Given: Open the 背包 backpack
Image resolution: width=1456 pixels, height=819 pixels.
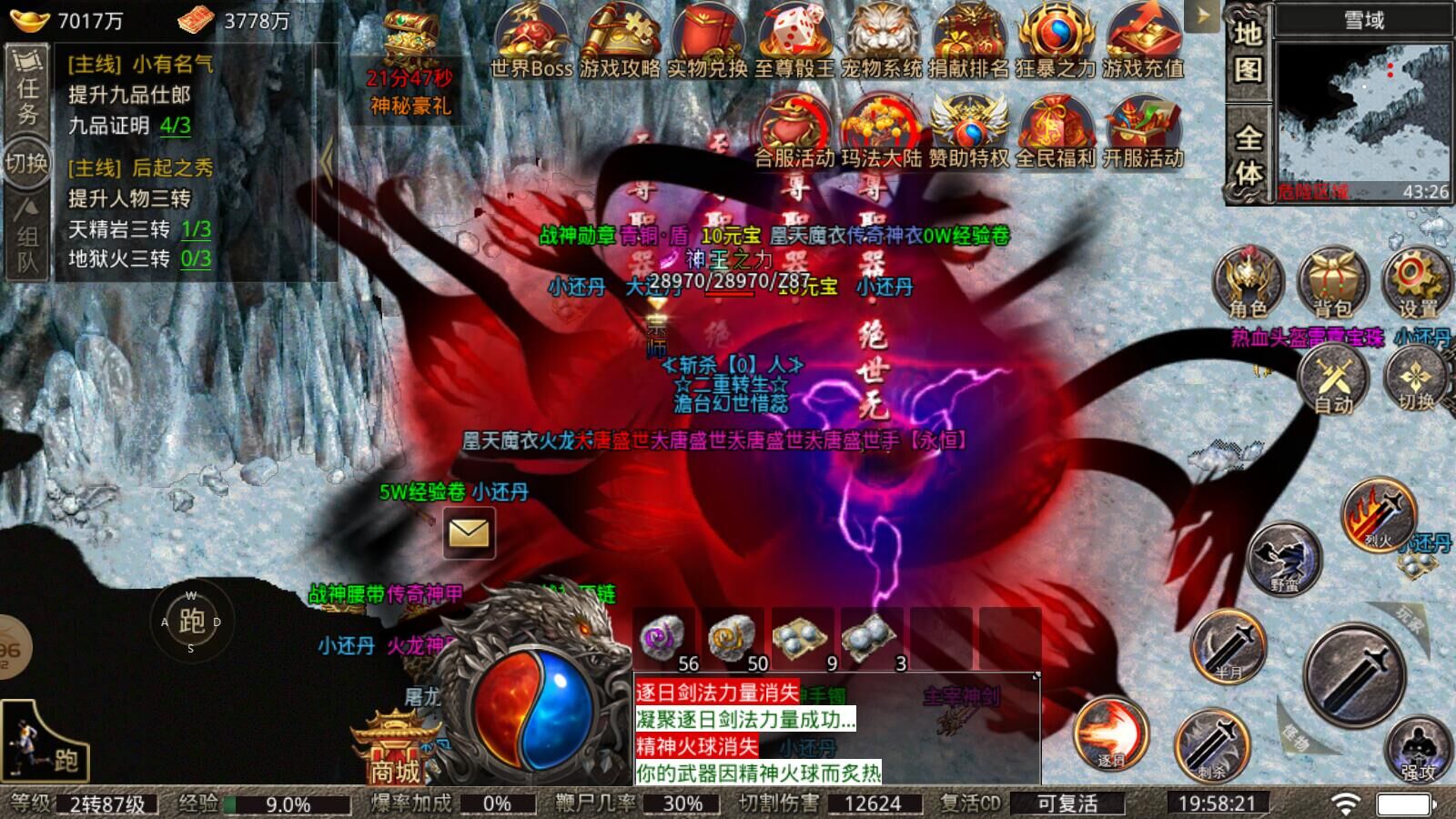Looking at the screenshot, I should [x=1333, y=282].
